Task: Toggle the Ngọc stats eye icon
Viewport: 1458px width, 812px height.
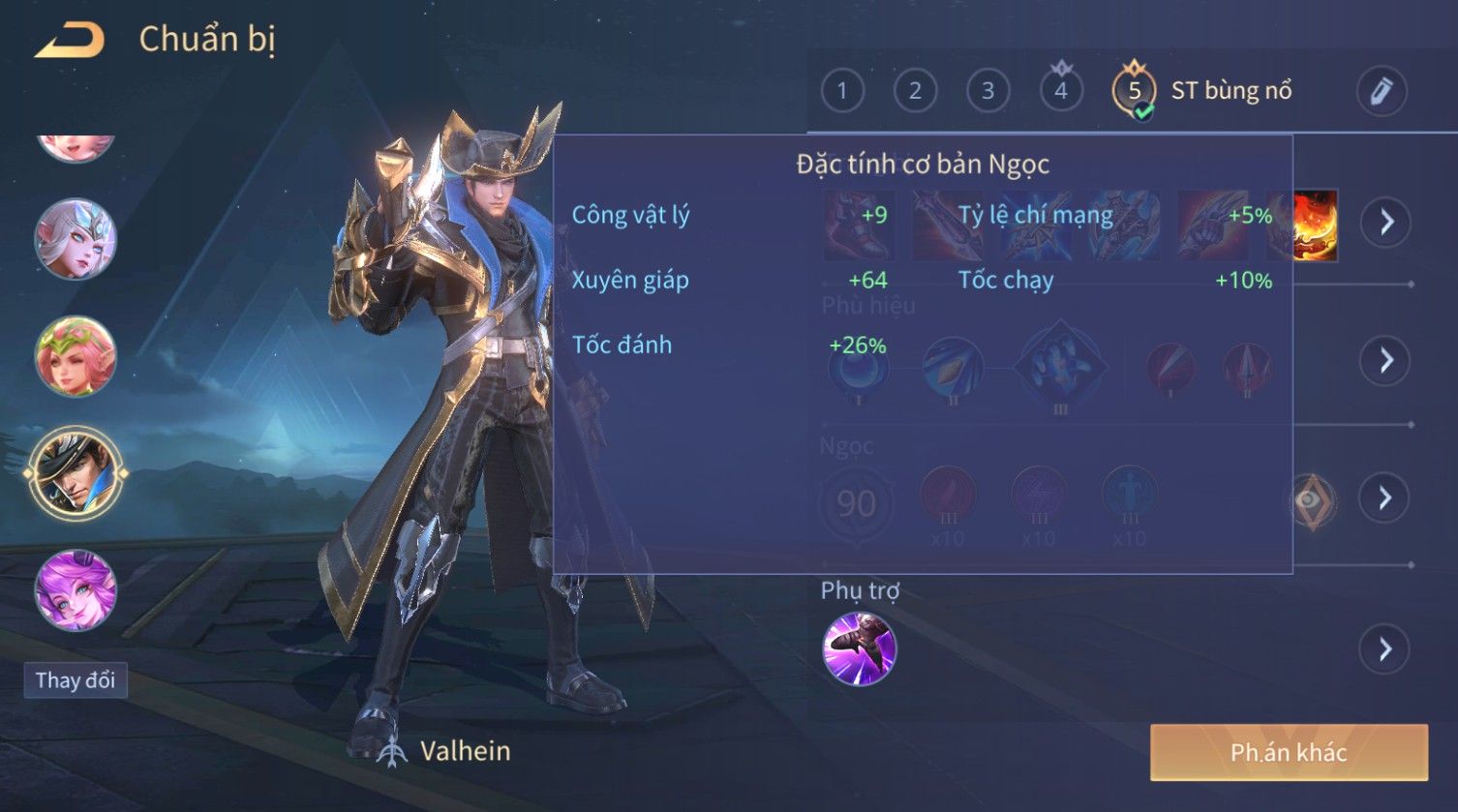Action: pyautogui.click(x=1311, y=500)
